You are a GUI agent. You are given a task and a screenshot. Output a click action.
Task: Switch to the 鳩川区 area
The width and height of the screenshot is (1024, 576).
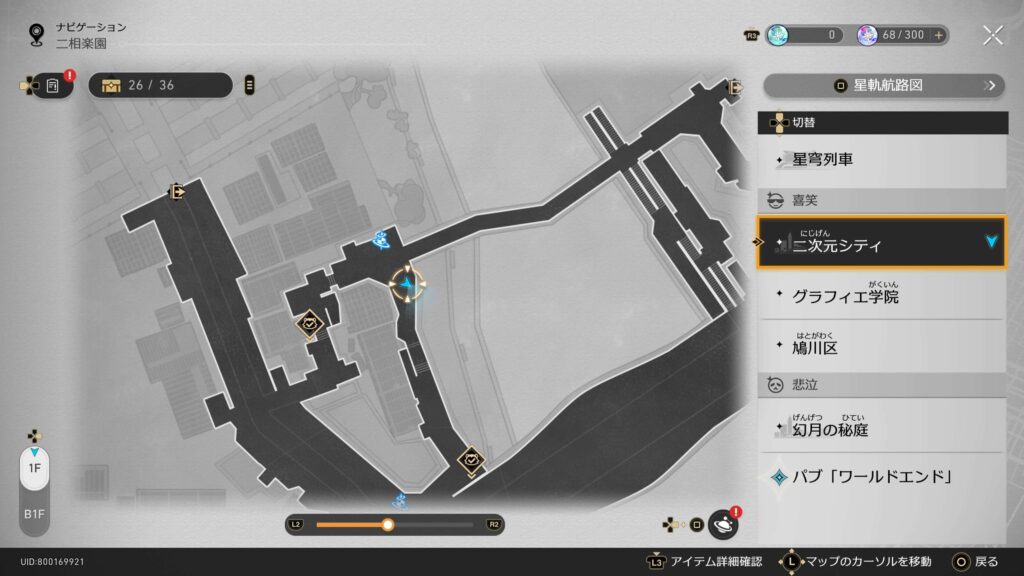[x=882, y=347]
